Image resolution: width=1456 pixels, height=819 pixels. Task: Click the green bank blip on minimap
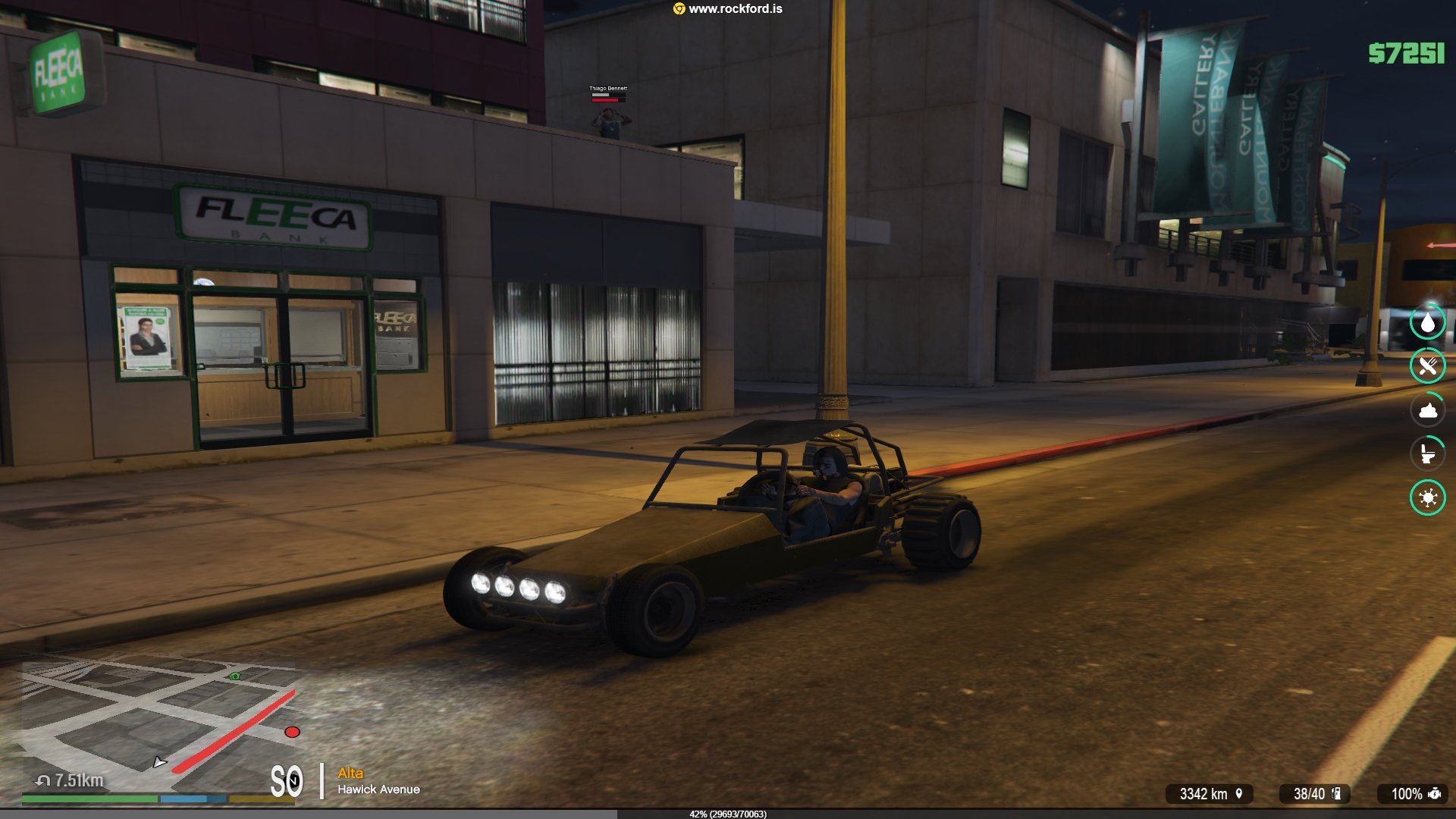pos(235,676)
